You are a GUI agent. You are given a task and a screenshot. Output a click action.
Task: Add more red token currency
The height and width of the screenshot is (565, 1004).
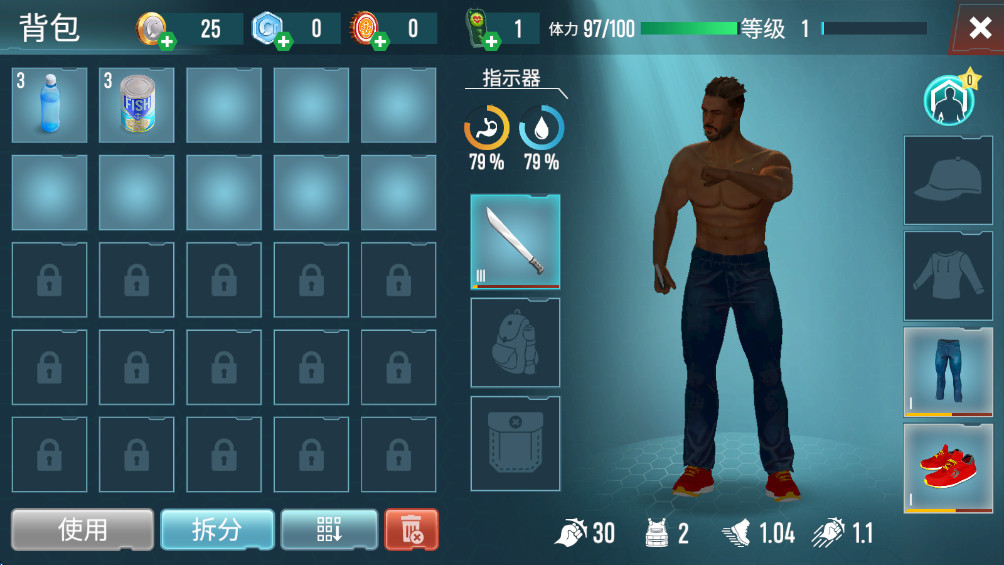click(380, 41)
